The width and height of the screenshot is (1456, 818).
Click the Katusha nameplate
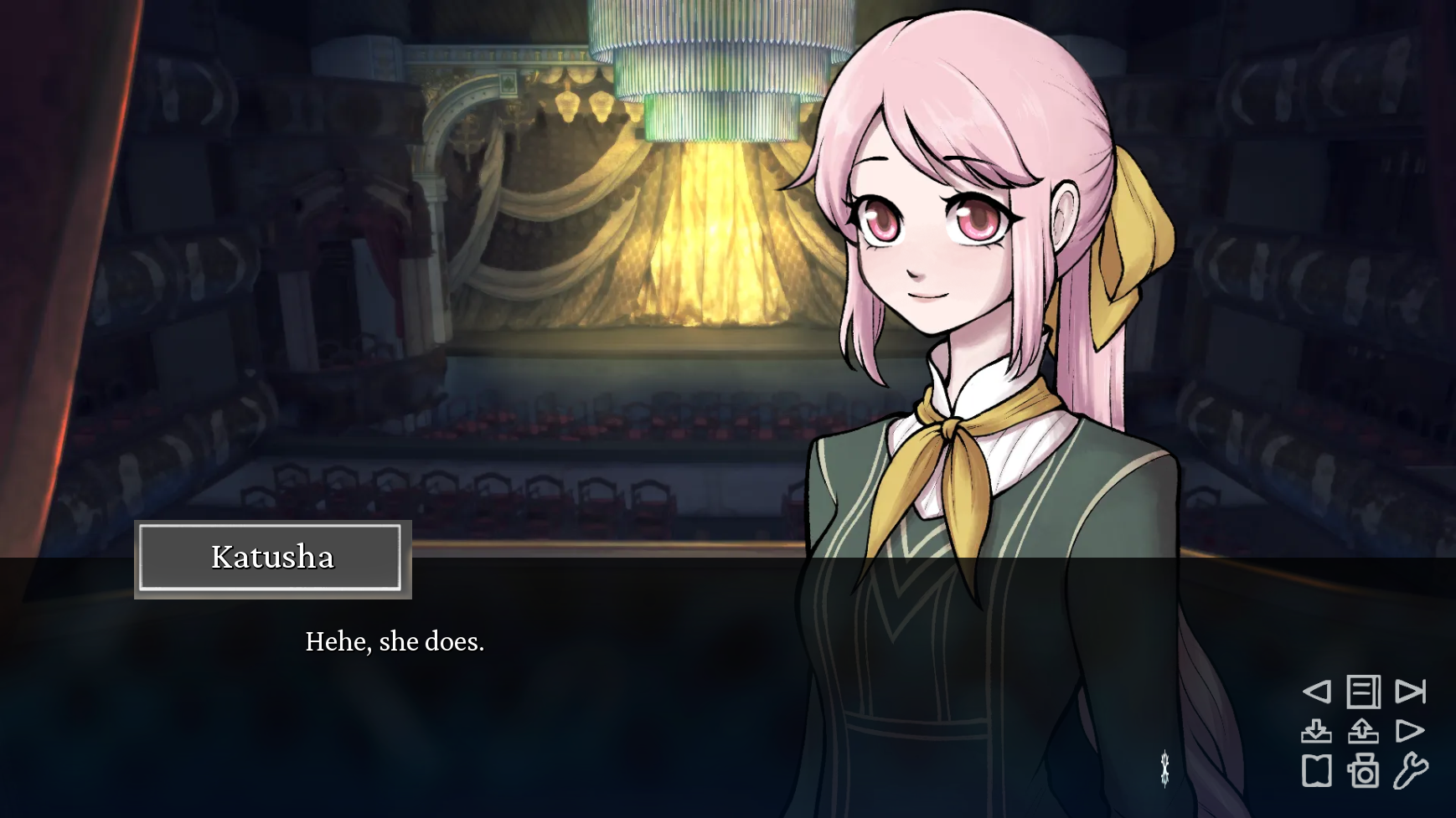pyautogui.click(x=272, y=558)
